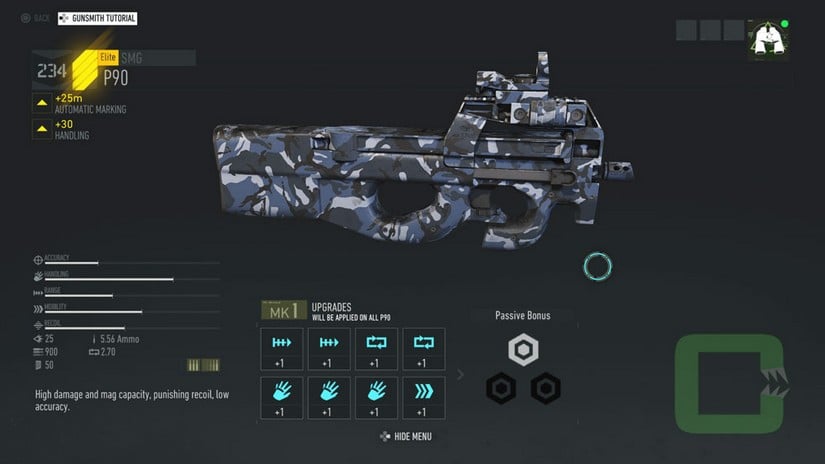825x464 pixels.
Task: Select the Automatic Marking bonus icon
Action: click(x=42, y=102)
